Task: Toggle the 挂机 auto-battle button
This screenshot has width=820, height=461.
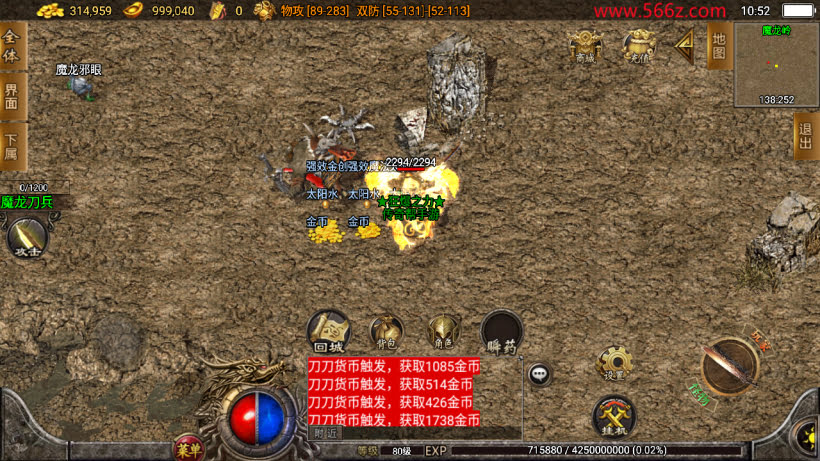Action: point(614,414)
